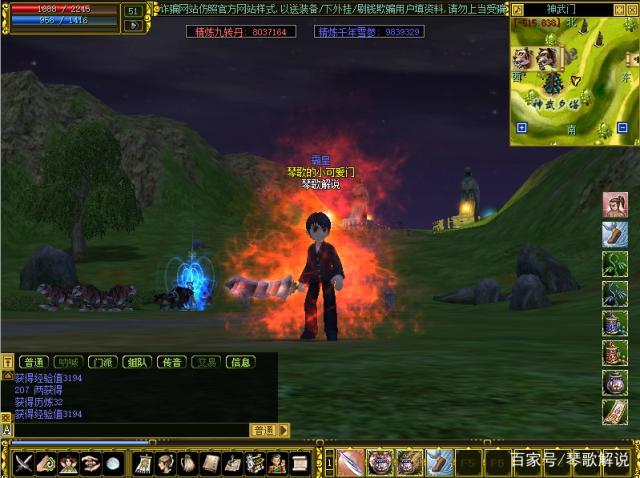640x478 pixels.
Task: Open the 门派 sect chat tab
Action: point(101,362)
